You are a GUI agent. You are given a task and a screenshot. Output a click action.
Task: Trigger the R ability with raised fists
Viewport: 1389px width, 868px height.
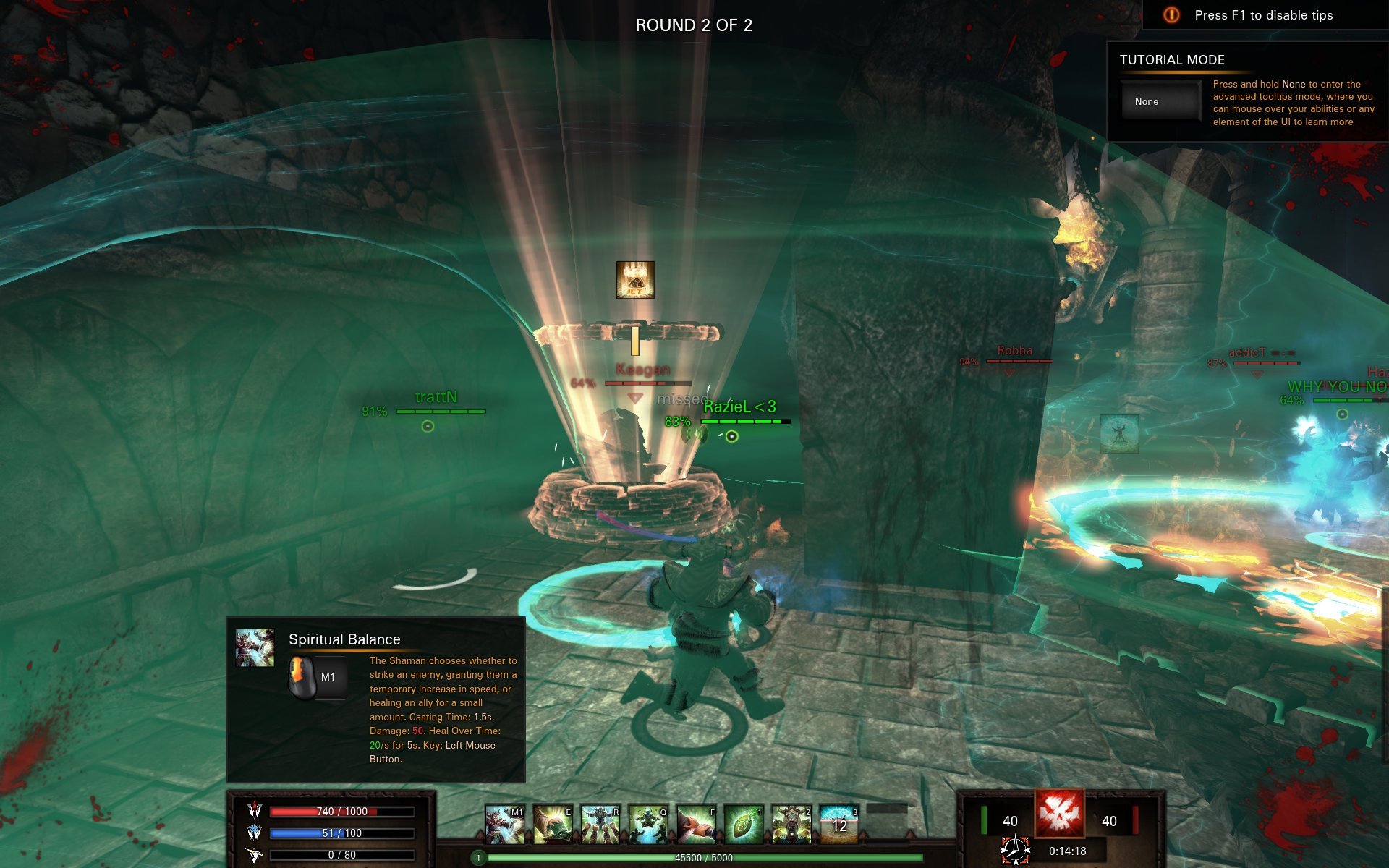(600, 825)
